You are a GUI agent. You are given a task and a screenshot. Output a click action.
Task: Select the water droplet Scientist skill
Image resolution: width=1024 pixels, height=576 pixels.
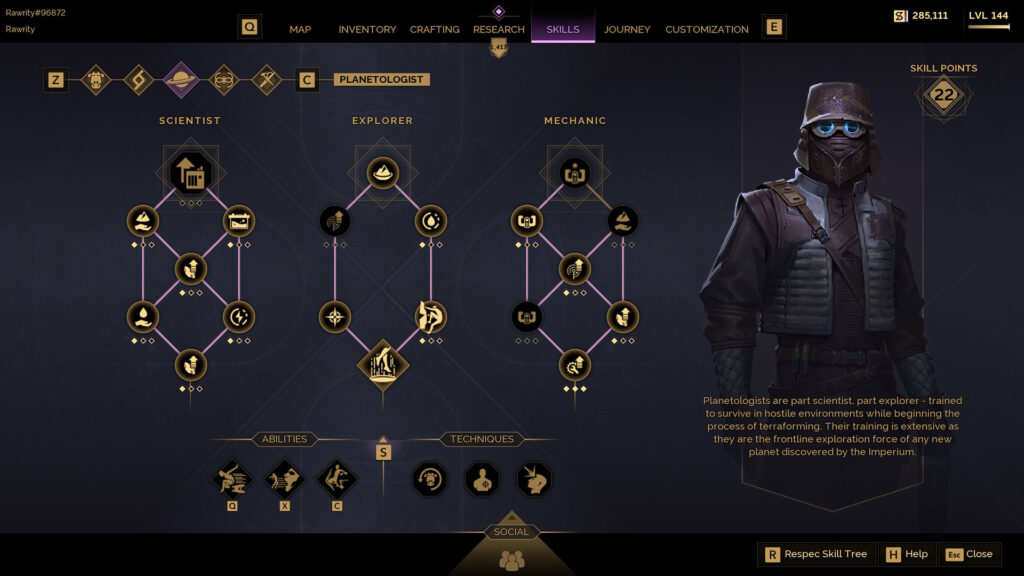[143, 317]
